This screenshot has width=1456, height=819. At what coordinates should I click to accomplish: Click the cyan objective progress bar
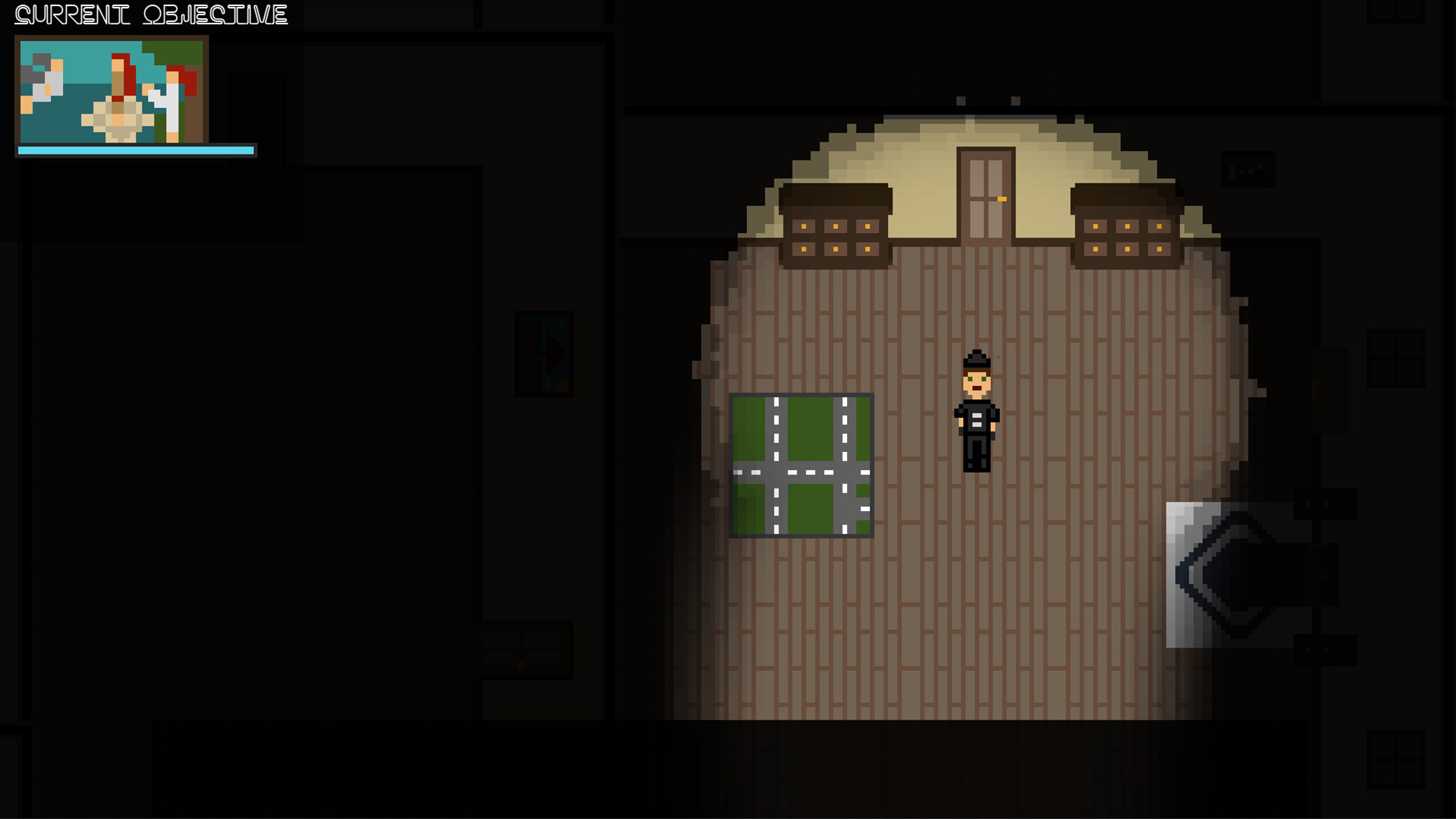pos(136,151)
